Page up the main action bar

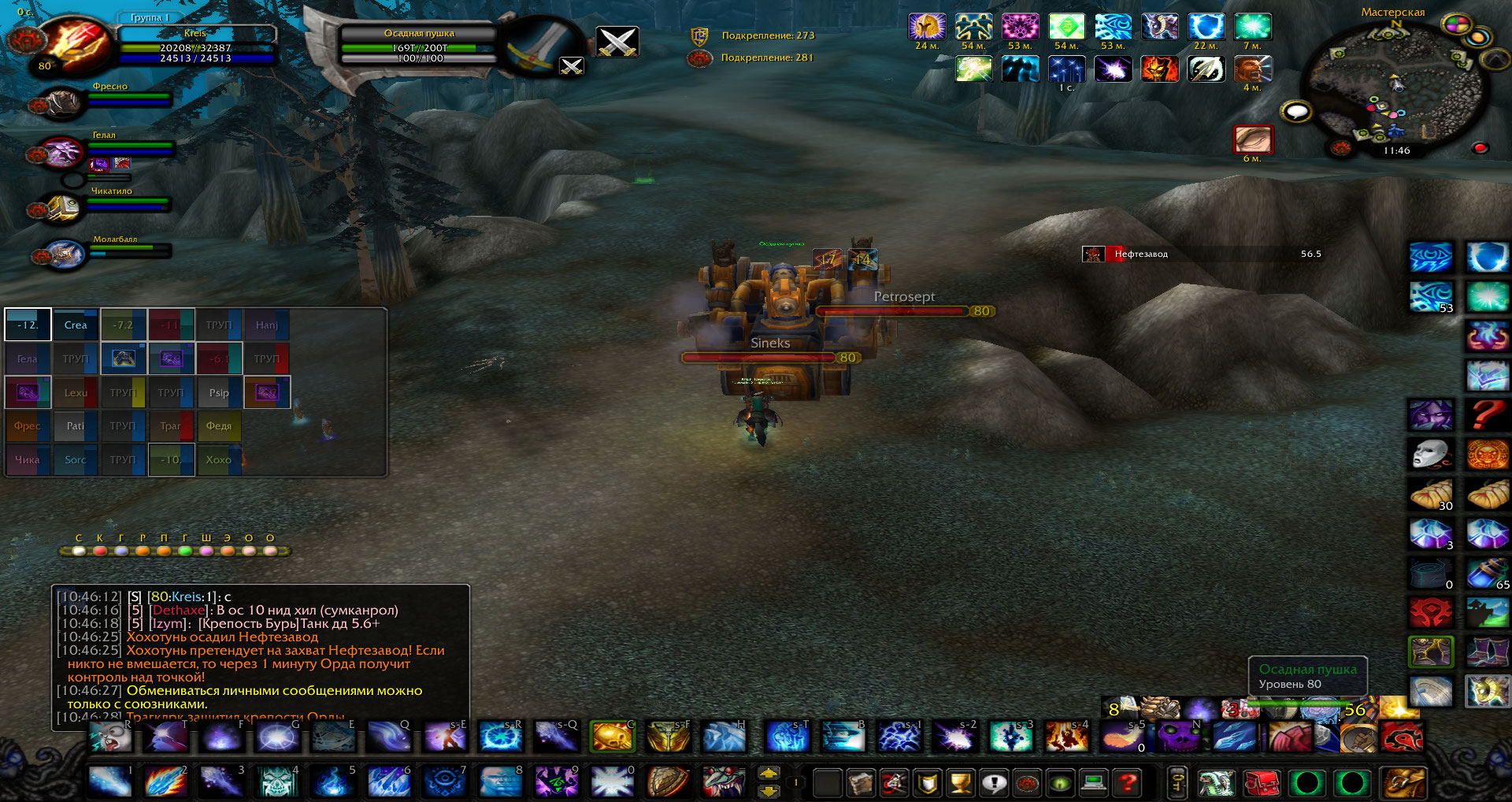[x=769, y=773]
